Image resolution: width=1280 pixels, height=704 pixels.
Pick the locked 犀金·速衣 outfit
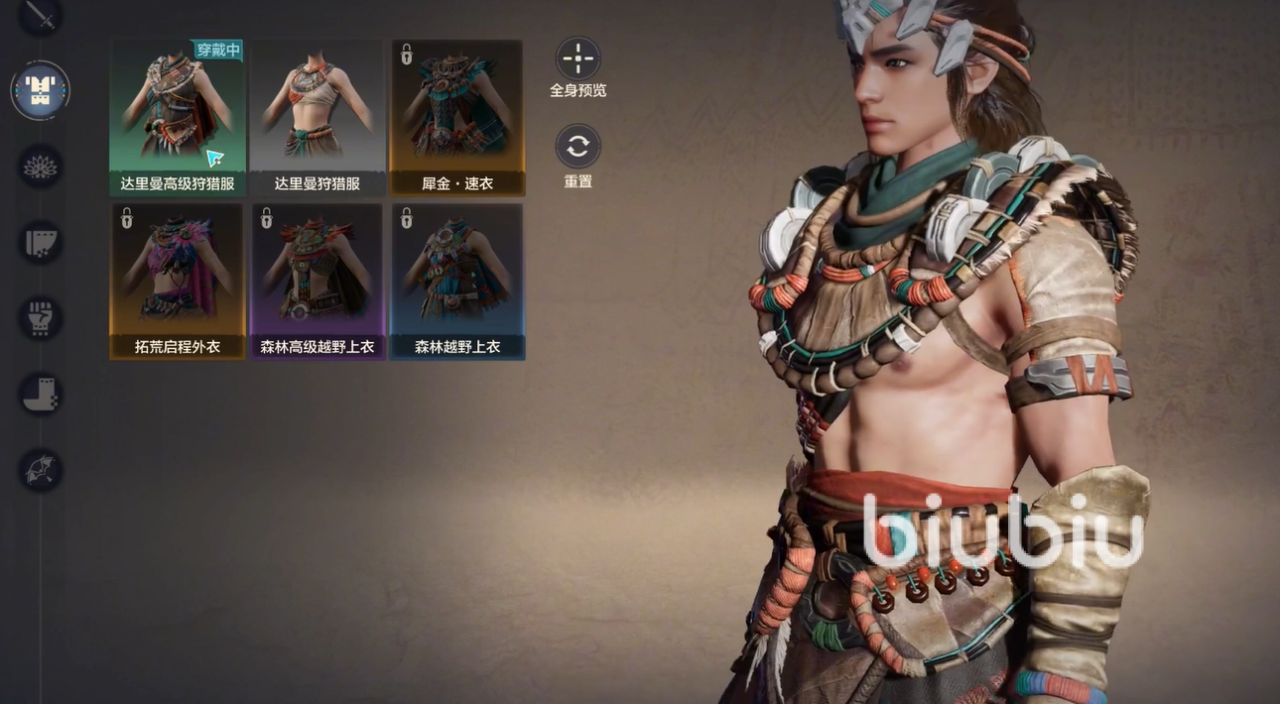[457, 117]
